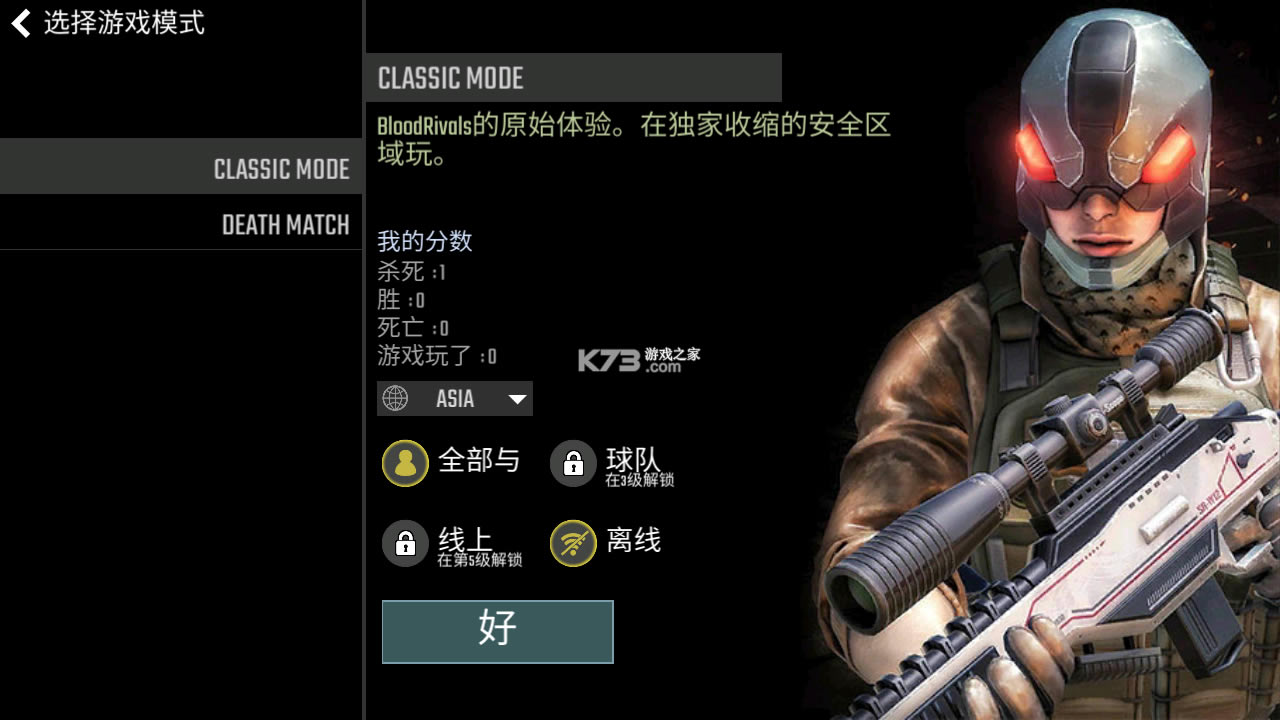Choose the locked 线上 online option
Image resolution: width=1280 pixels, height=720 pixels.
pyautogui.click(x=406, y=544)
